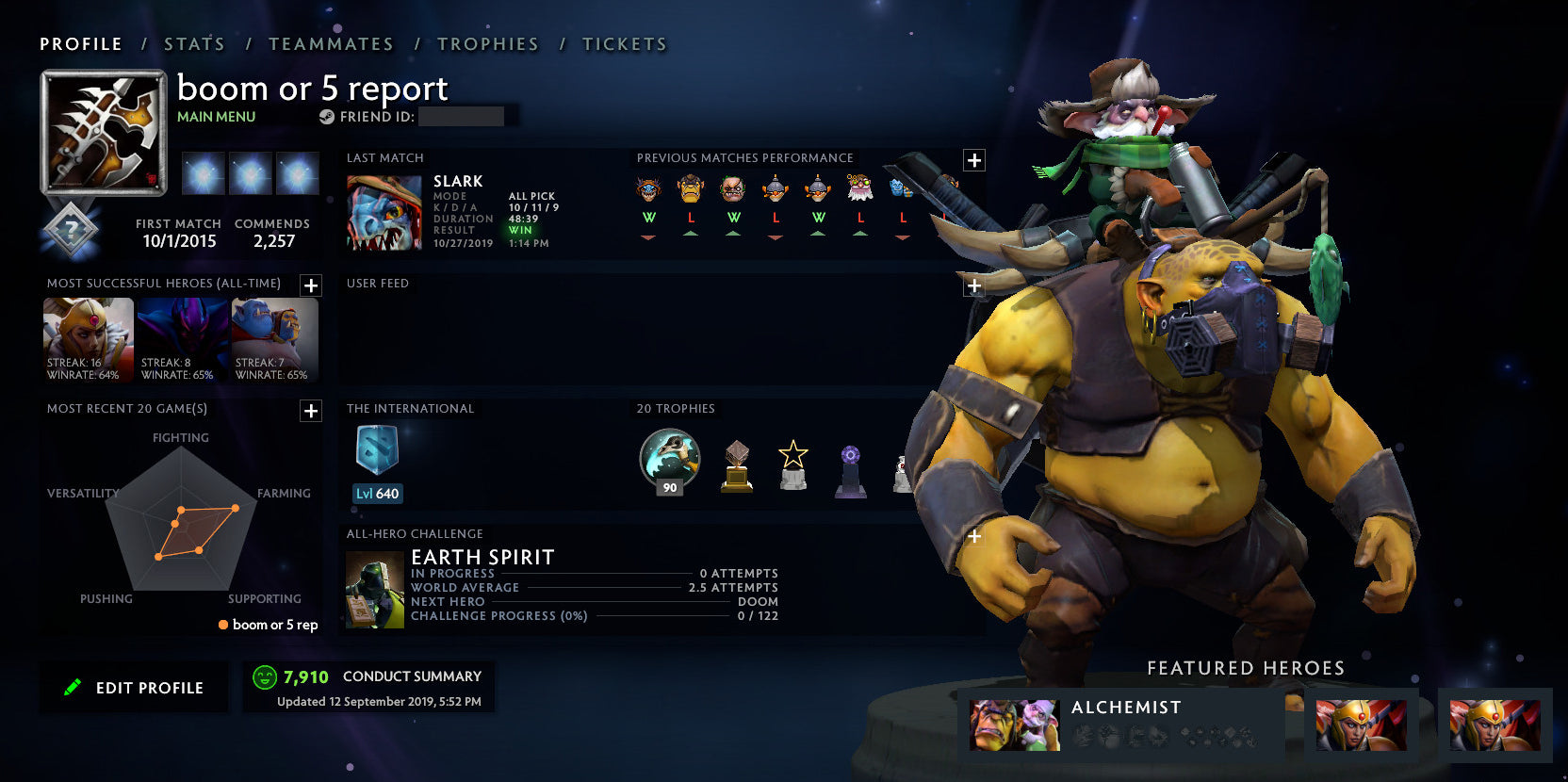The width and height of the screenshot is (1568, 782).
Task: Select the Alchemist featured hero thumbnail
Action: 1014,725
